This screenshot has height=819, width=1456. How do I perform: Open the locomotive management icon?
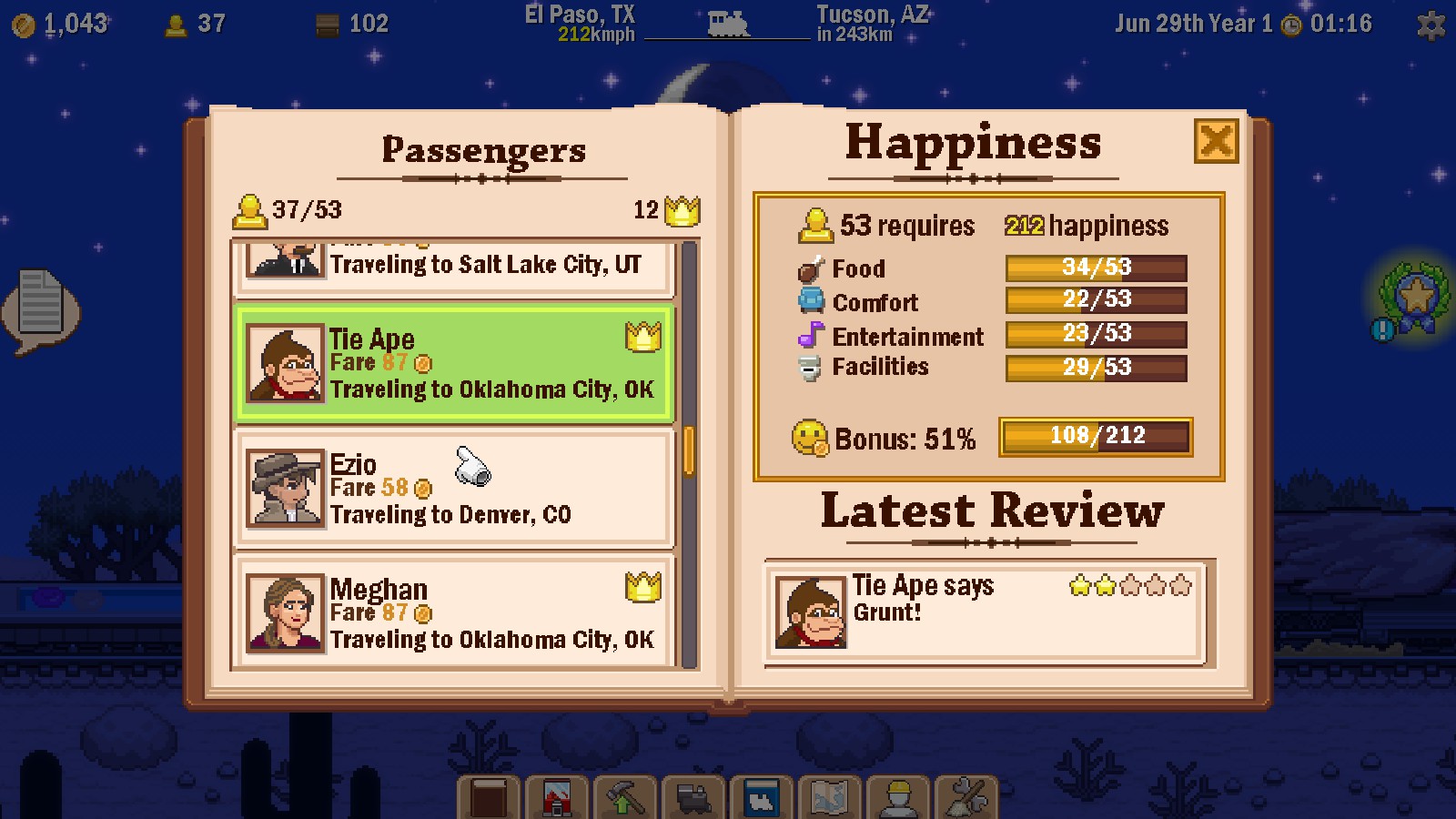coord(693,796)
